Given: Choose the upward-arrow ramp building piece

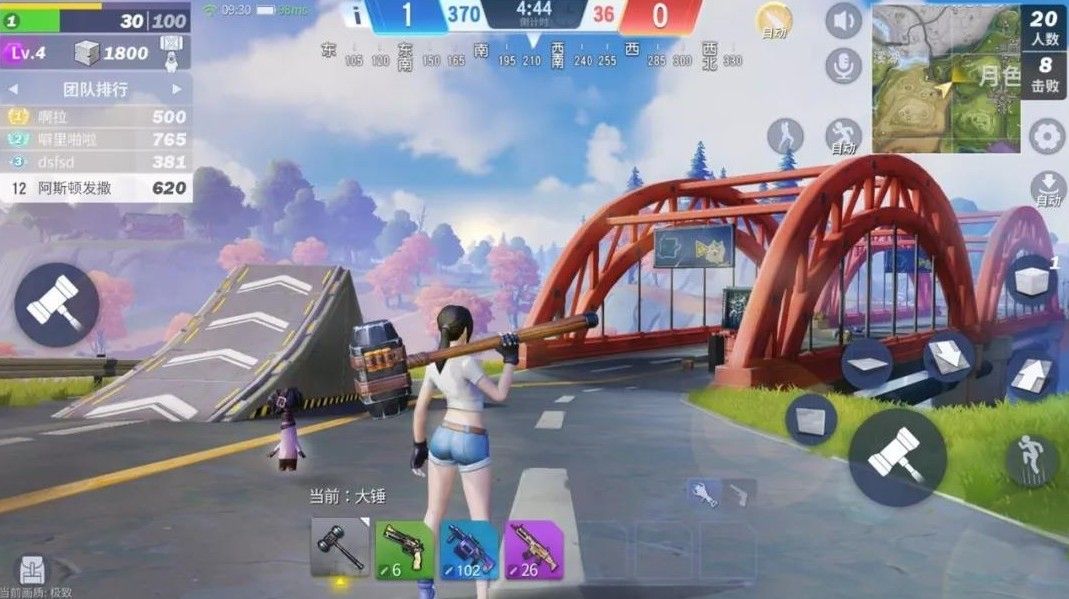Looking at the screenshot, I should click(1033, 378).
